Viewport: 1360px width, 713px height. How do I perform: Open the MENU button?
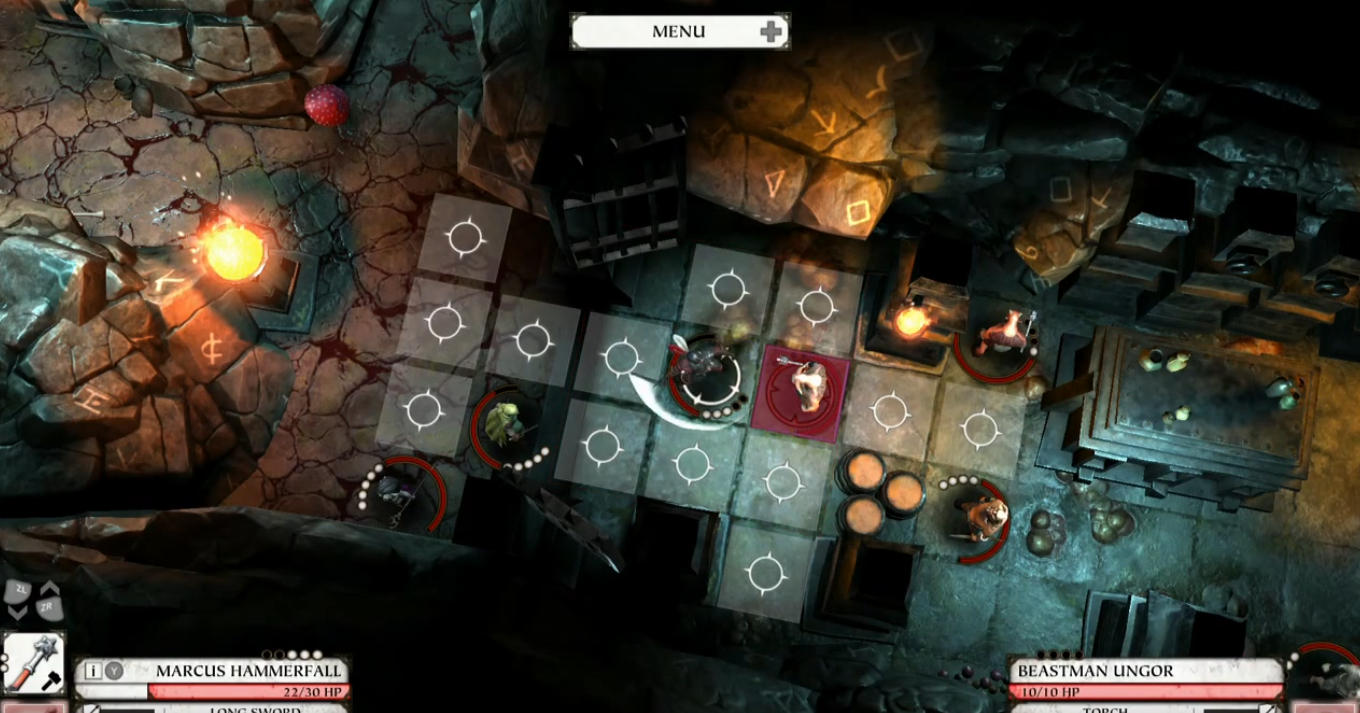click(x=679, y=31)
